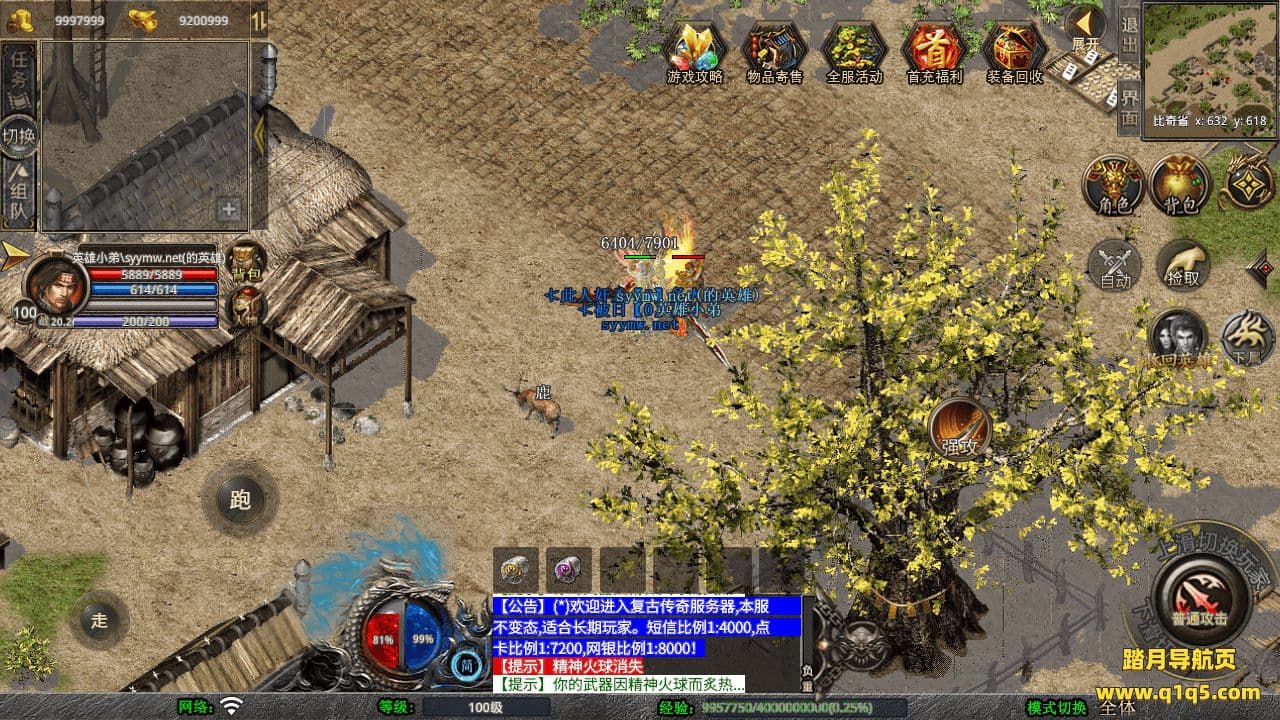Click the 收回英雄 recall hero button
Viewport: 1280px width, 720px height.
pyautogui.click(x=1178, y=338)
